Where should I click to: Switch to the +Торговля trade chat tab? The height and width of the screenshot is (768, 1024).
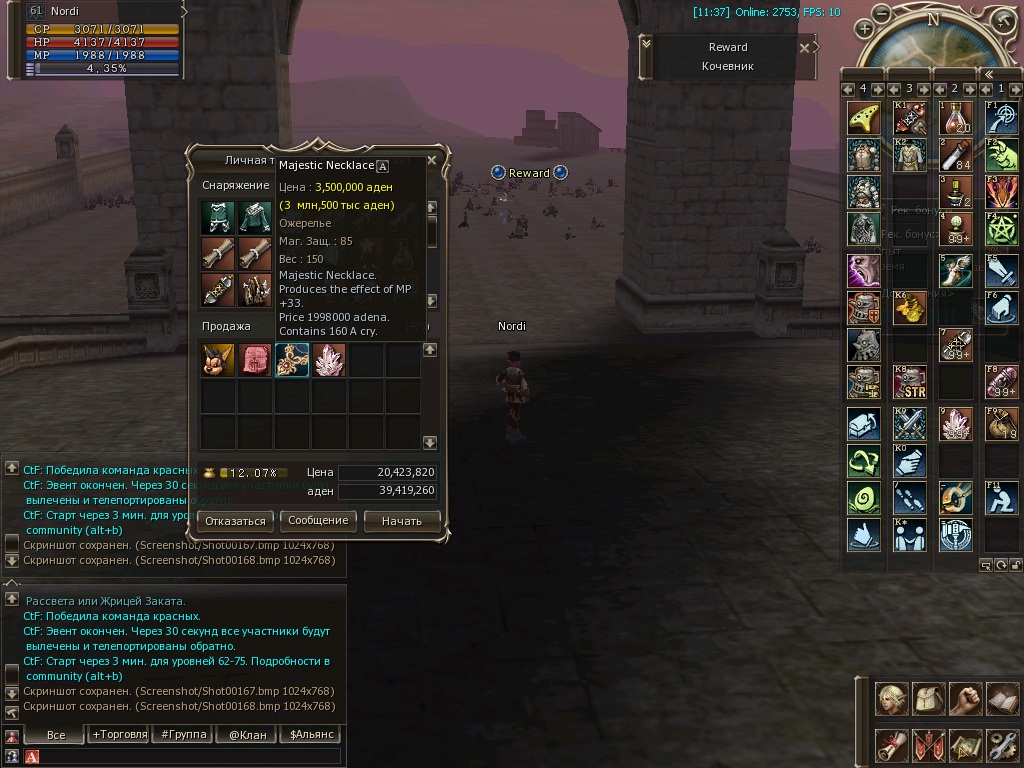click(119, 734)
